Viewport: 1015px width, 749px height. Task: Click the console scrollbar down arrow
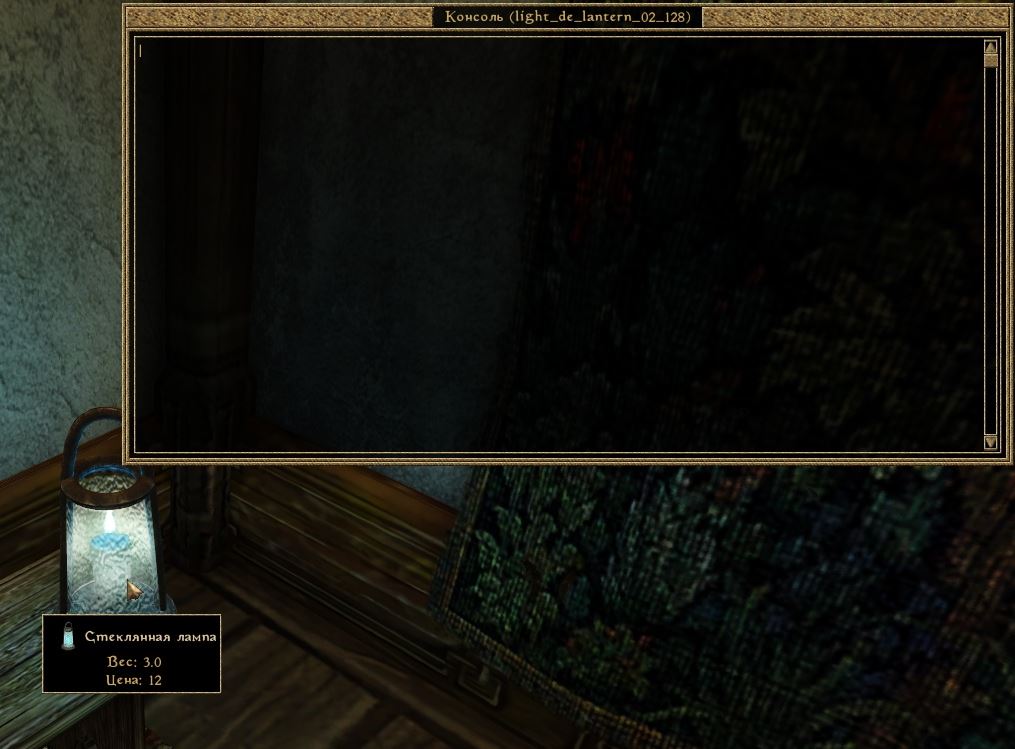tap(990, 442)
